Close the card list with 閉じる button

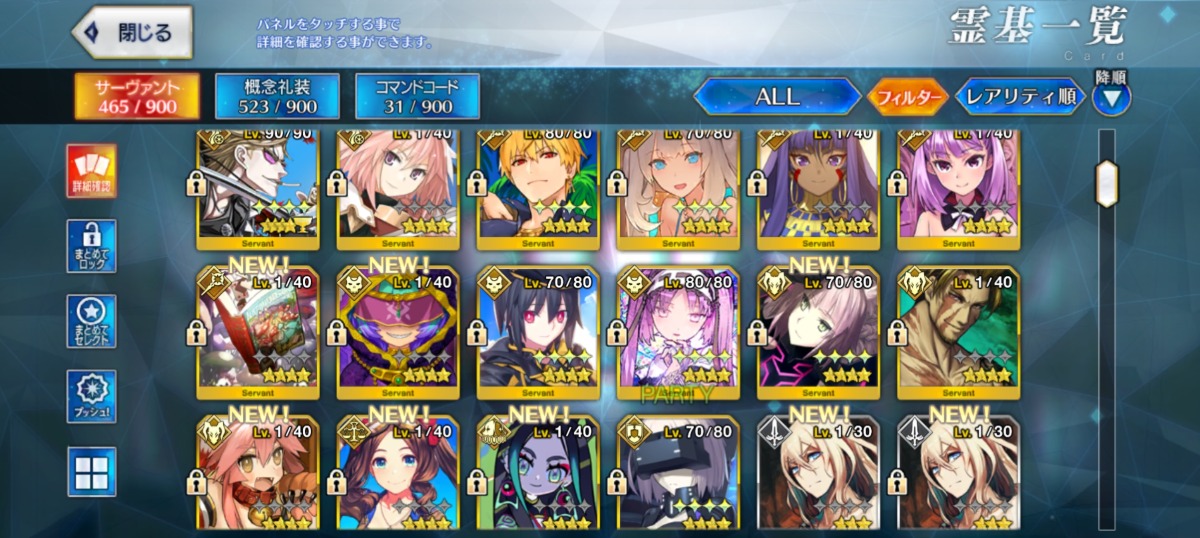132,32
